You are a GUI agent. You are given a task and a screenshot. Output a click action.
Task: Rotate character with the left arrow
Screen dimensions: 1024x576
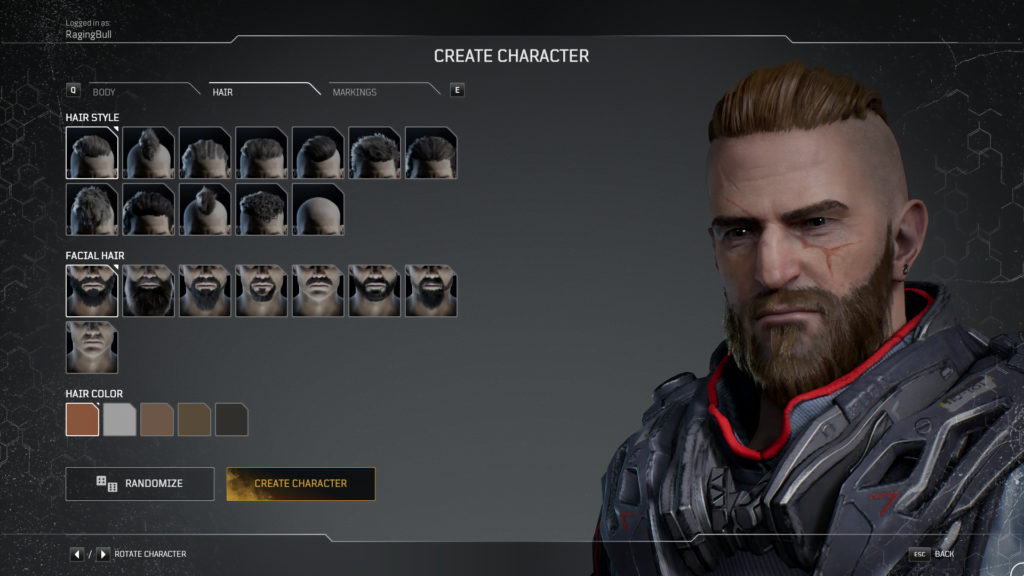point(77,554)
